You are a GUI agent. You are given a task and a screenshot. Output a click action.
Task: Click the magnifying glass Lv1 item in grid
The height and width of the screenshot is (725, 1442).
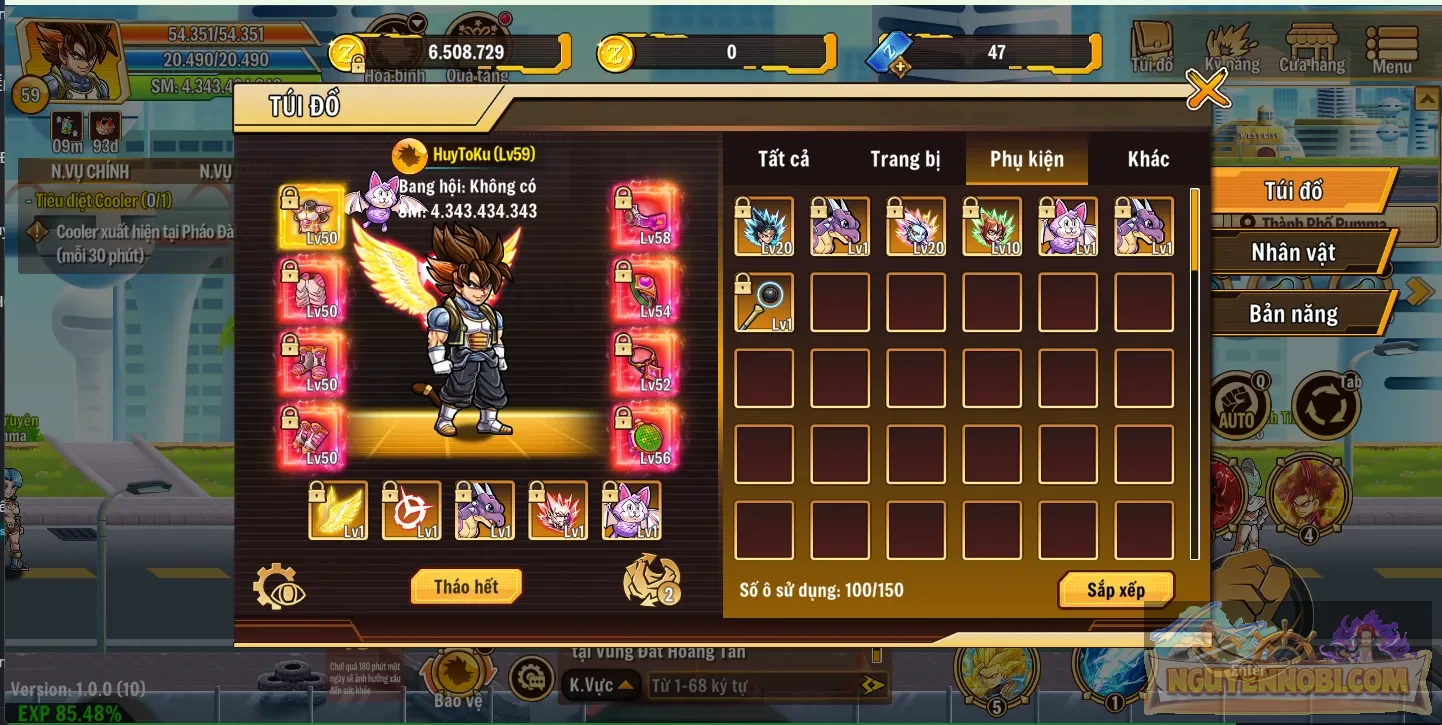[765, 303]
